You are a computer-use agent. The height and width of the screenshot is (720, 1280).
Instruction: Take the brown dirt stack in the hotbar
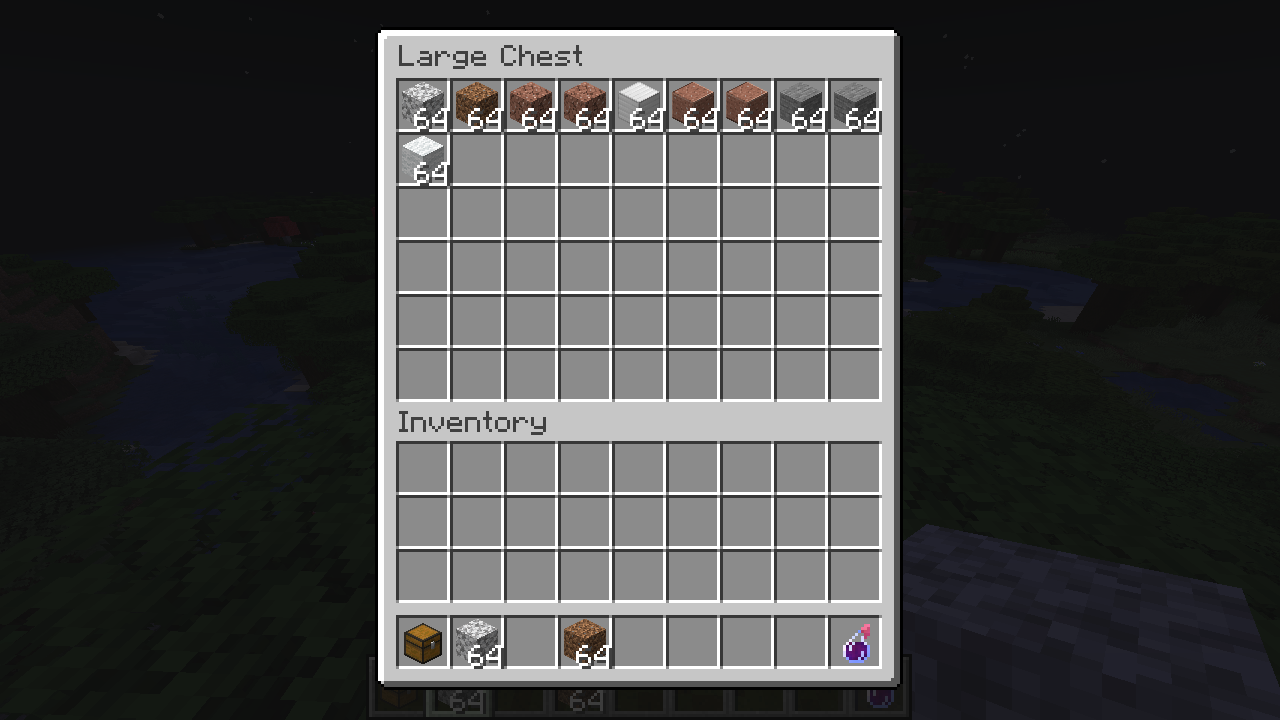(x=585, y=642)
